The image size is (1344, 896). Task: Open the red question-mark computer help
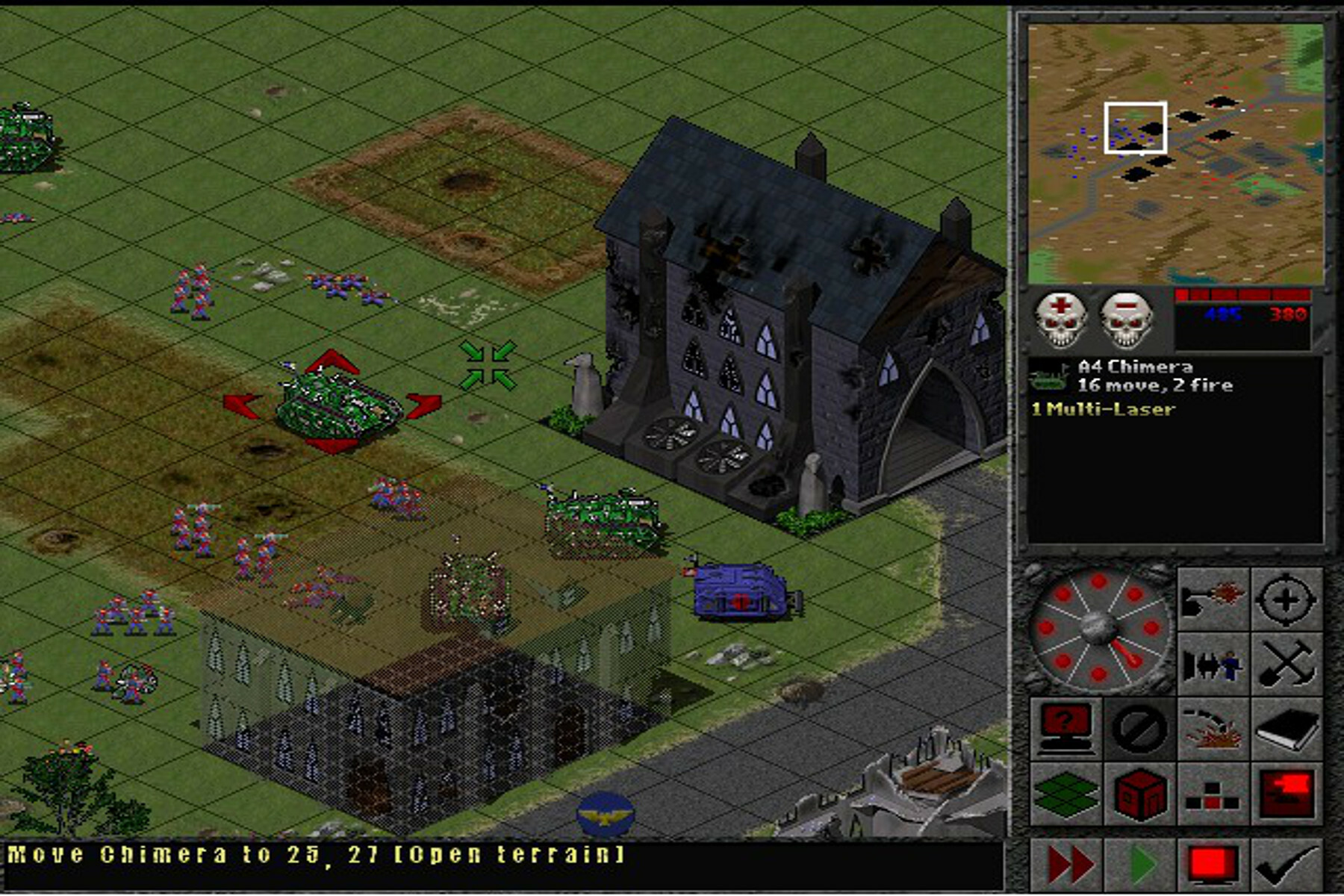[1065, 728]
